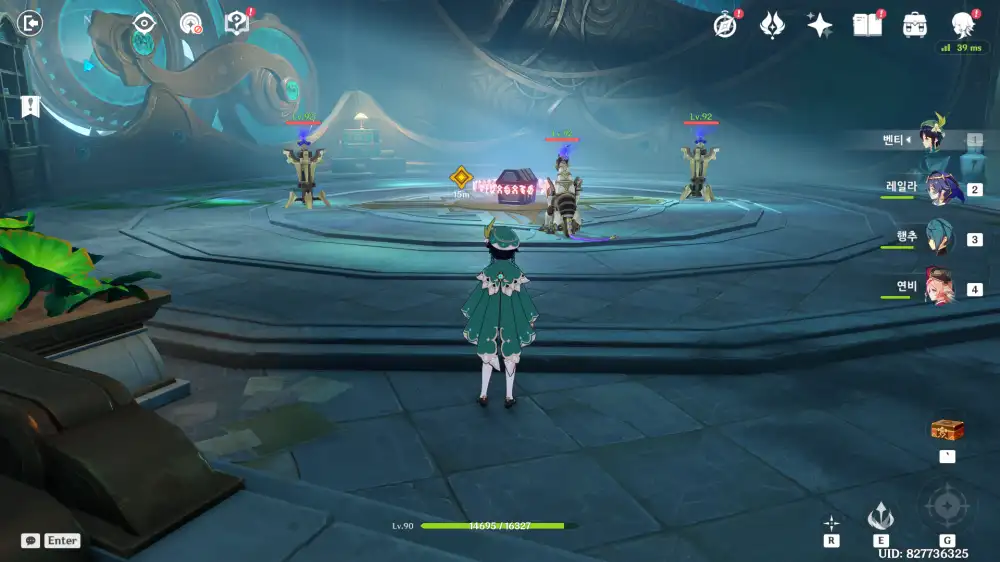Open the signal icon with red slash

coord(190,23)
